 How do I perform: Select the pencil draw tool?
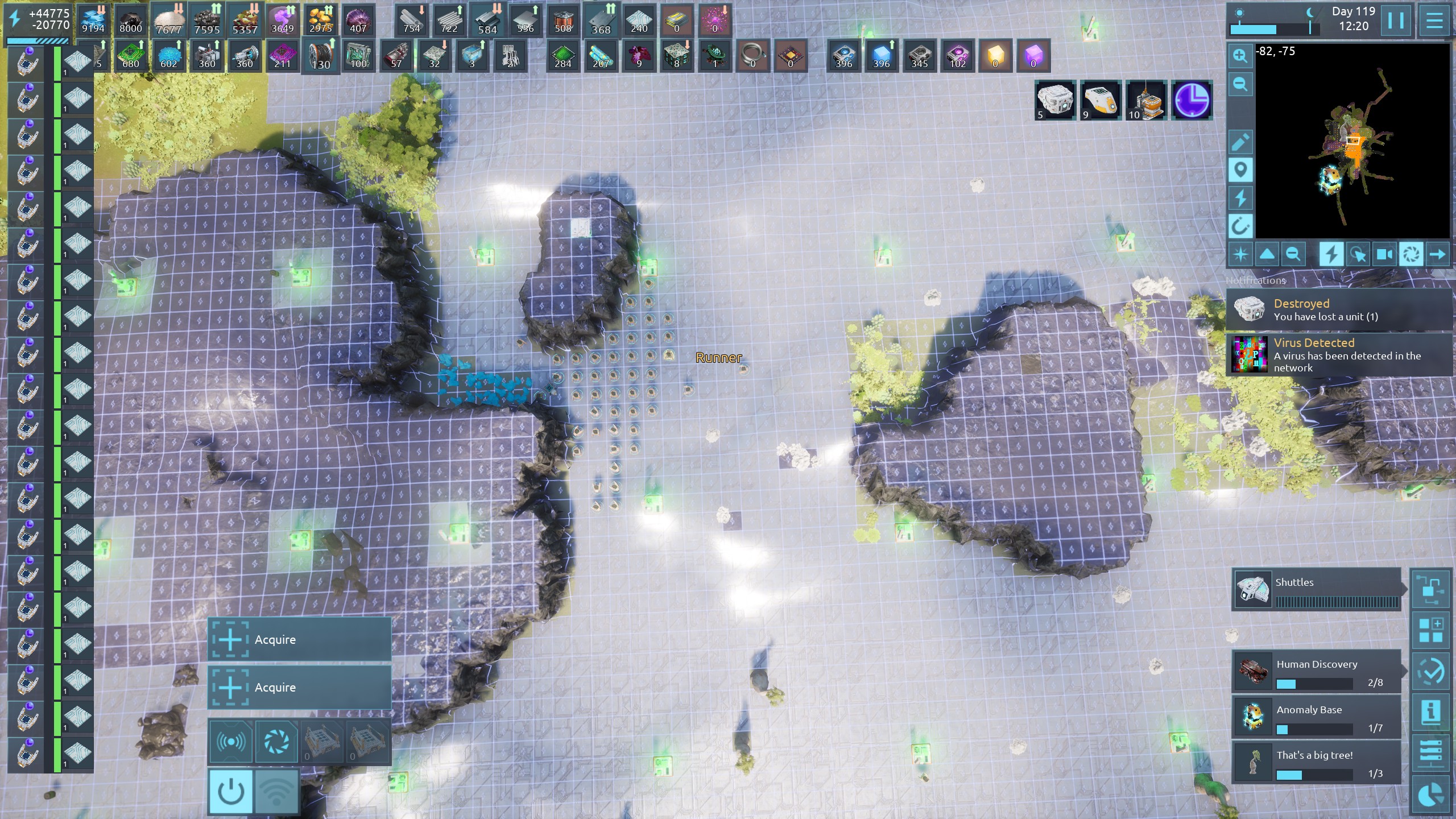point(1240,142)
